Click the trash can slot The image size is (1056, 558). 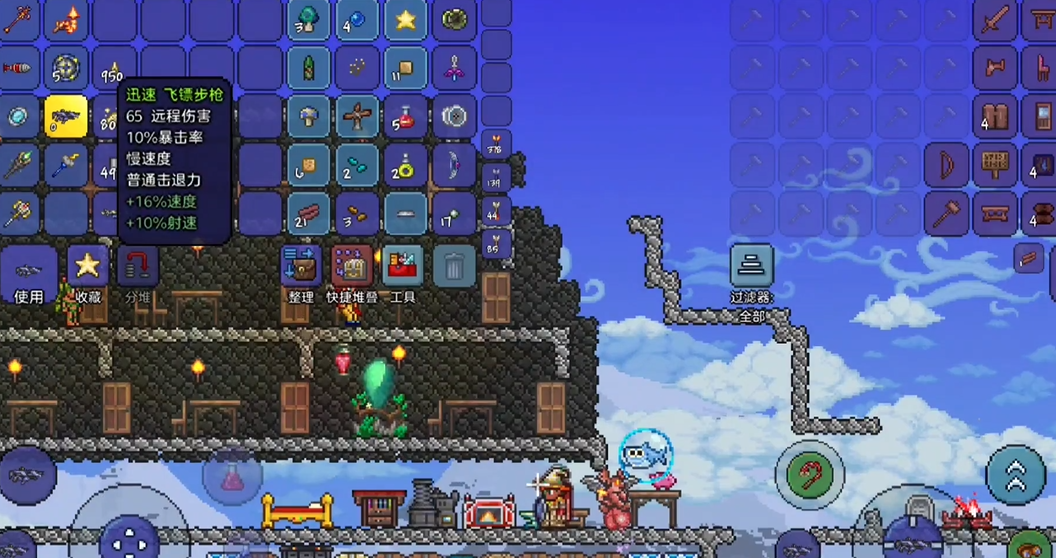point(454,266)
